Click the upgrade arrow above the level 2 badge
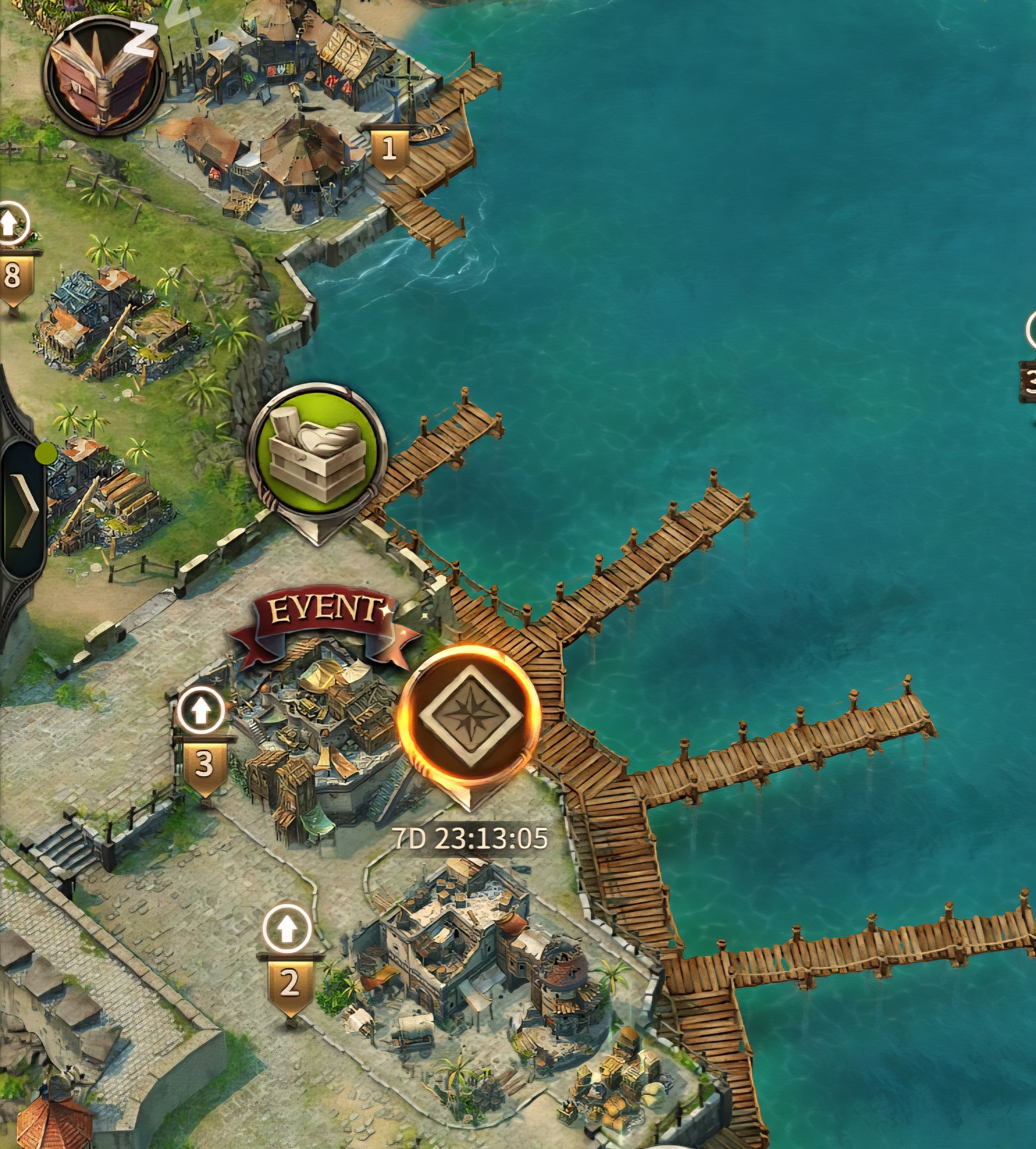This screenshot has height=1149, width=1036. [288, 929]
